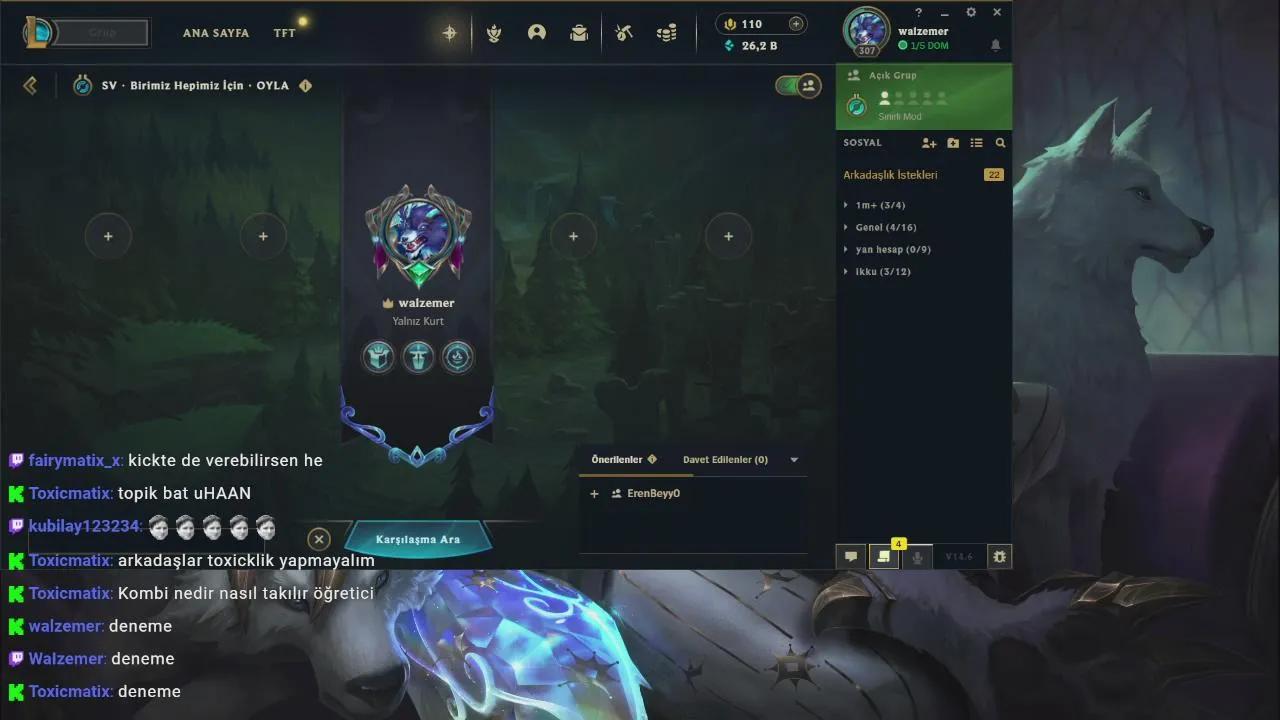Open the Loot inventory bag icon
The width and height of the screenshot is (1280, 720).
click(579, 33)
